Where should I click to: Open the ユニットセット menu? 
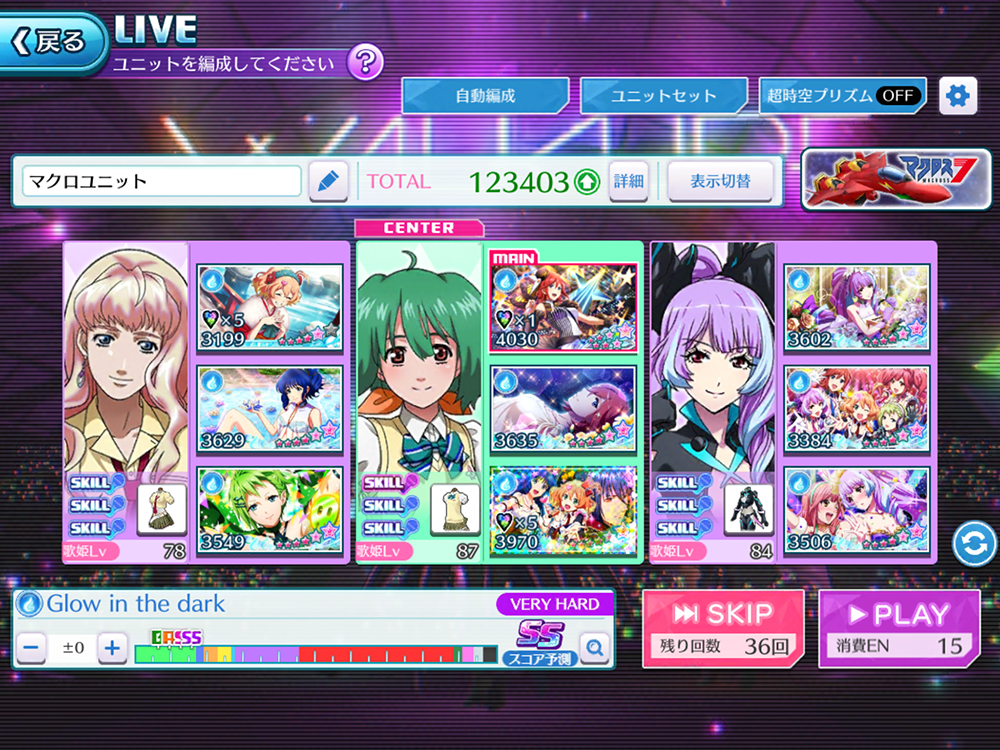click(x=663, y=96)
